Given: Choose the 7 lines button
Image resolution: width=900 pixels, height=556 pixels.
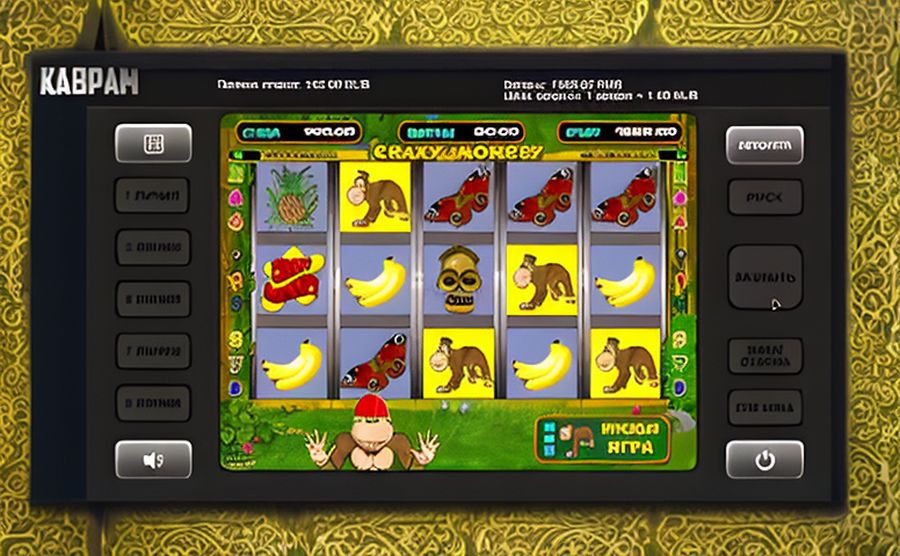Looking at the screenshot, I should tap(153, 350).
